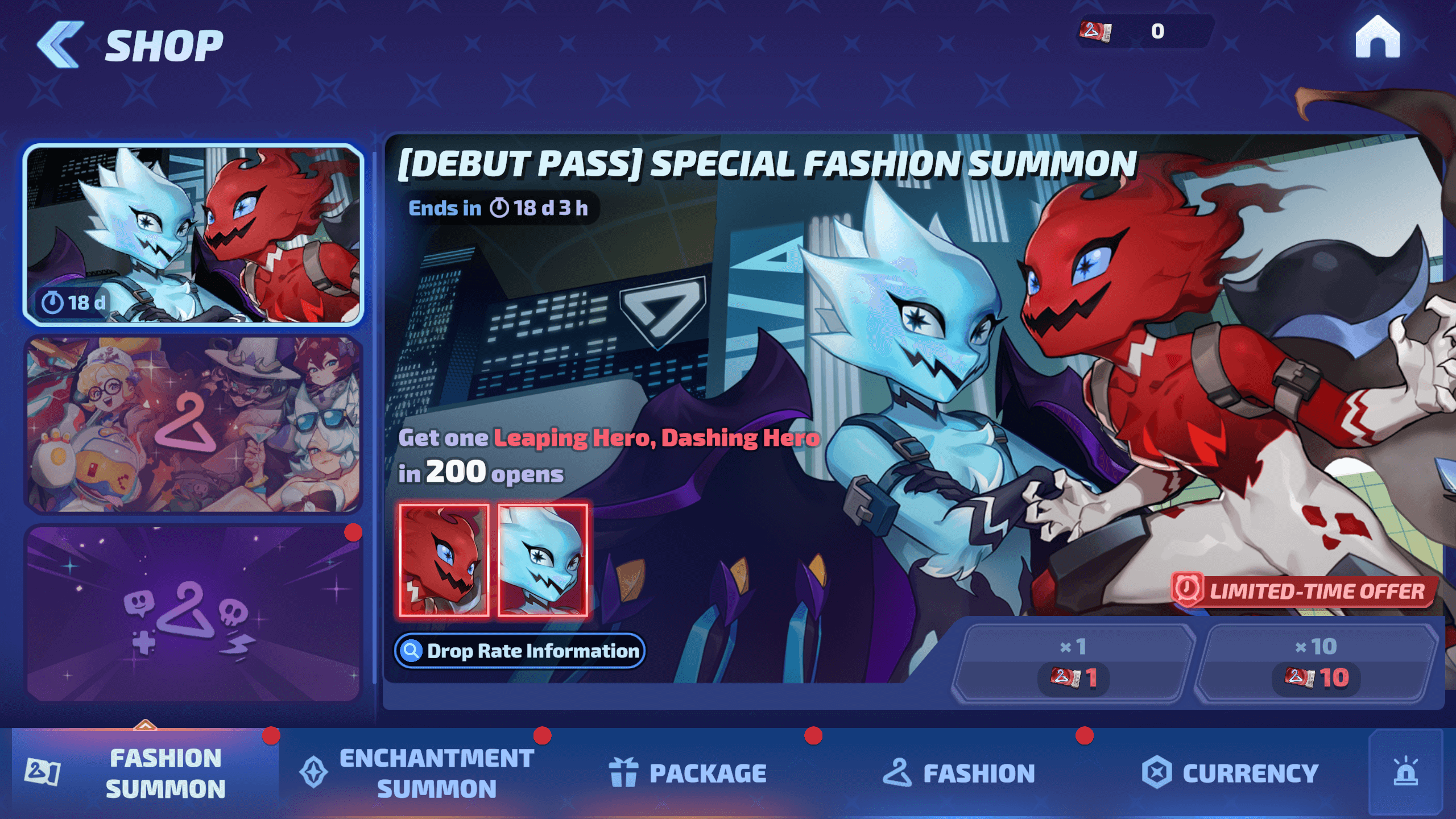Switch to the Fashion Summon tab
Image resolution: width=1456 pixels, height=819 pixels.
[146, 773]
